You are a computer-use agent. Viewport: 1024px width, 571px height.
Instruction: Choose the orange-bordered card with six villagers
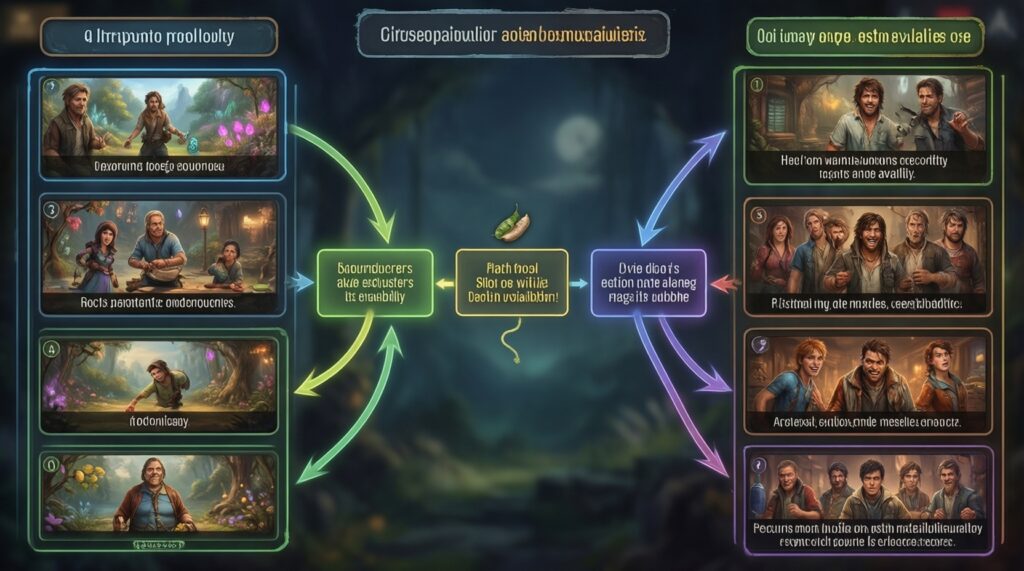868,257
